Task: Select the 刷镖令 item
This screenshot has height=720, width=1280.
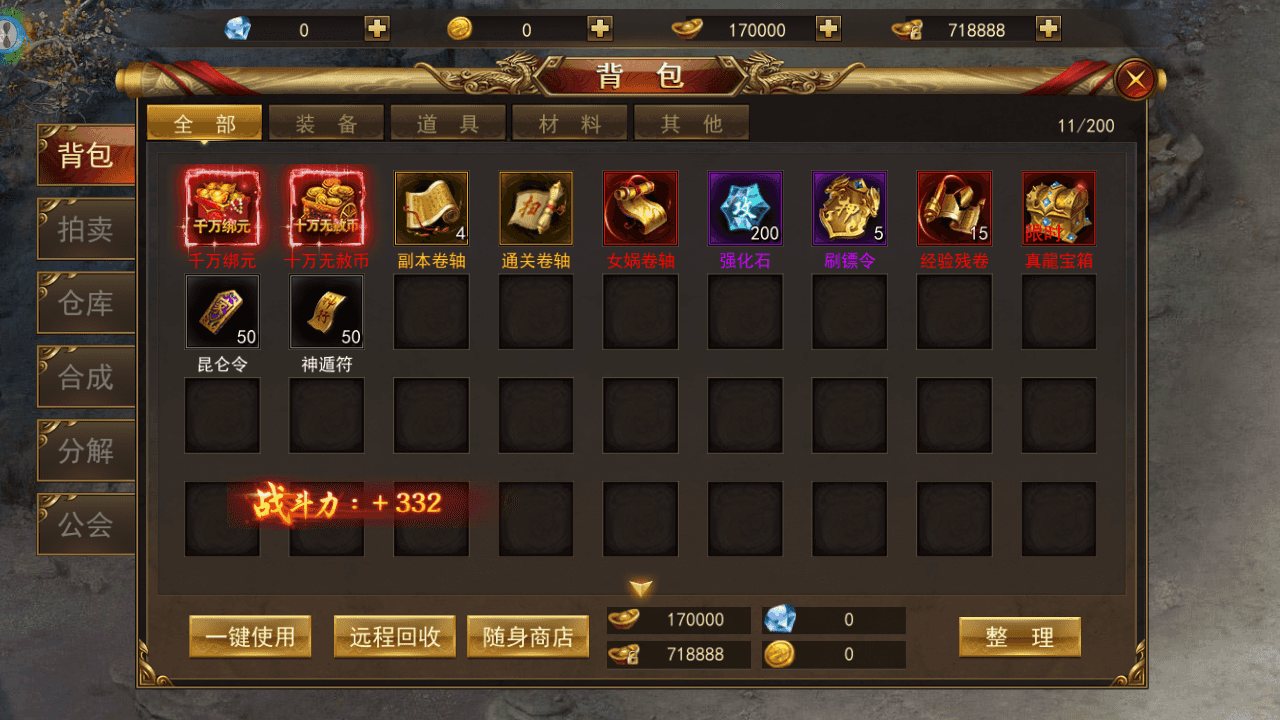Action: point(849,208)
